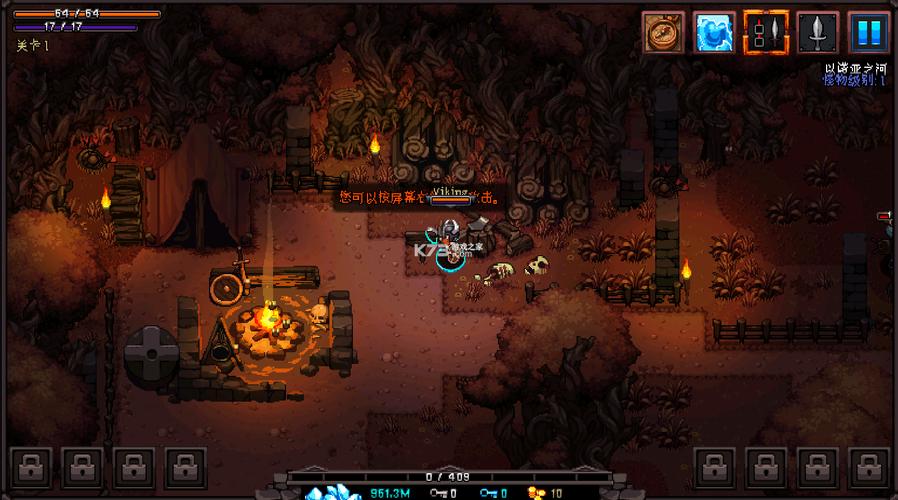This screenshot has height=500, width=898.
Task: Tap the virtual d-pad movement control
Action: [x=152, y=355]
